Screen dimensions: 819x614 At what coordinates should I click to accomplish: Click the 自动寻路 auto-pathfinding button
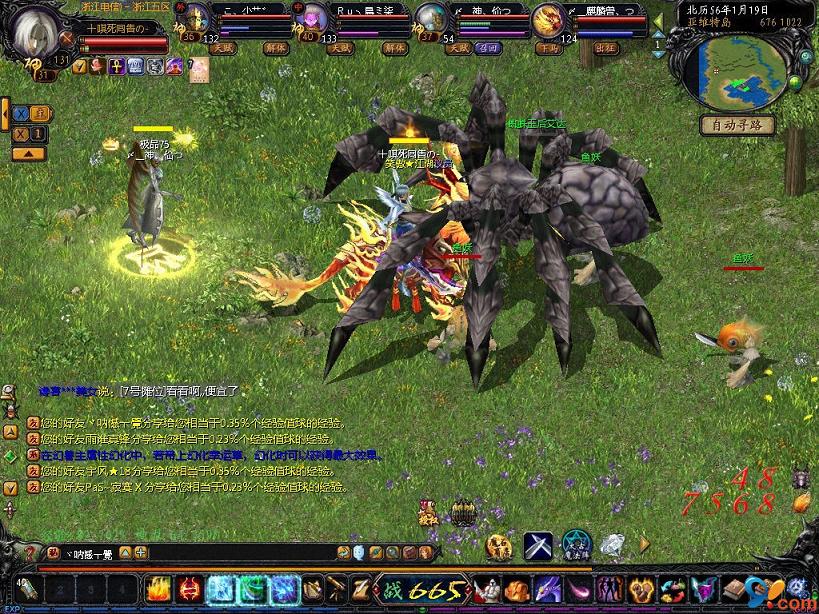point(737,125)
